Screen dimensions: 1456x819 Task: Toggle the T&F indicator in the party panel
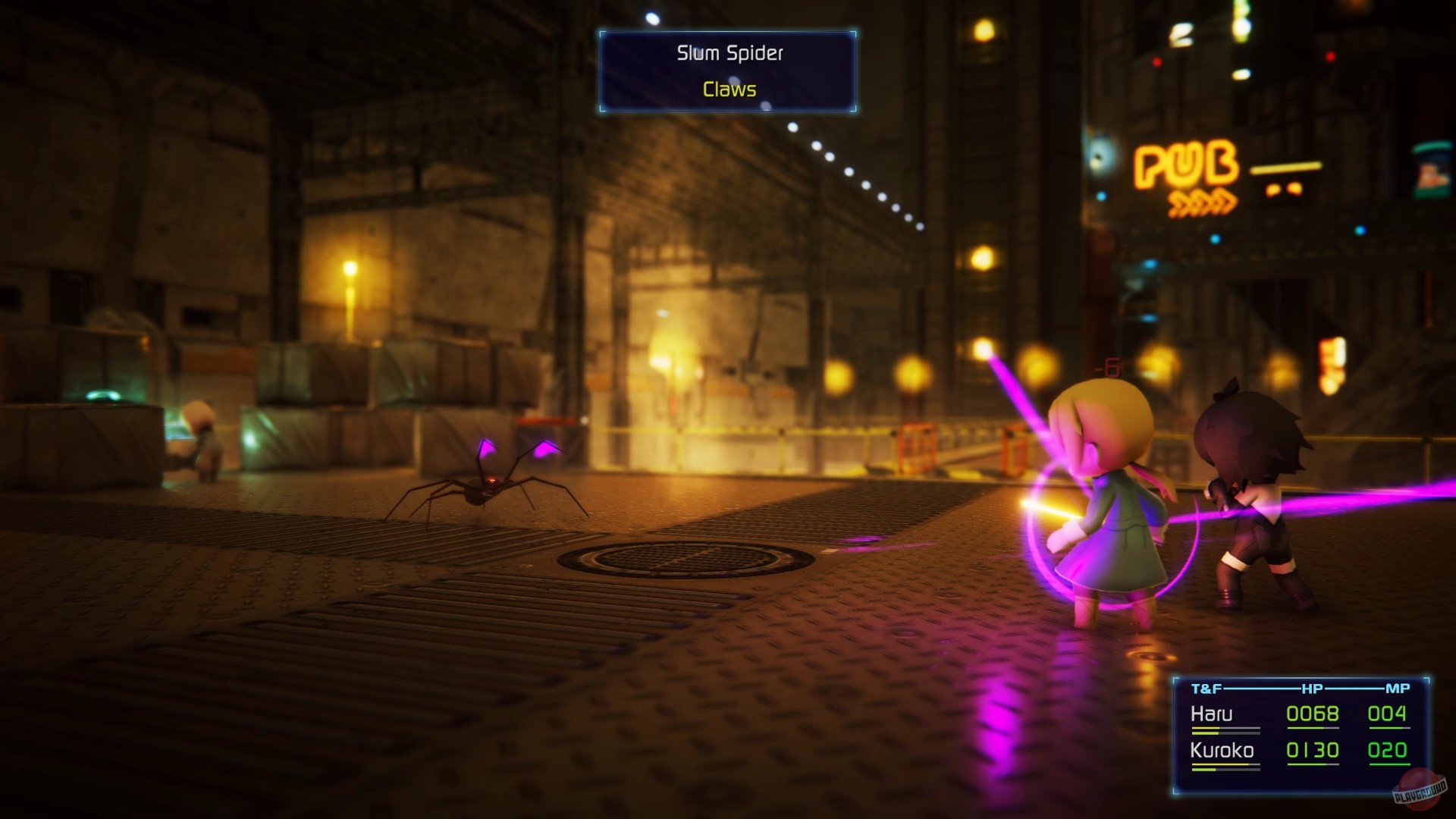pos(1206,688)
